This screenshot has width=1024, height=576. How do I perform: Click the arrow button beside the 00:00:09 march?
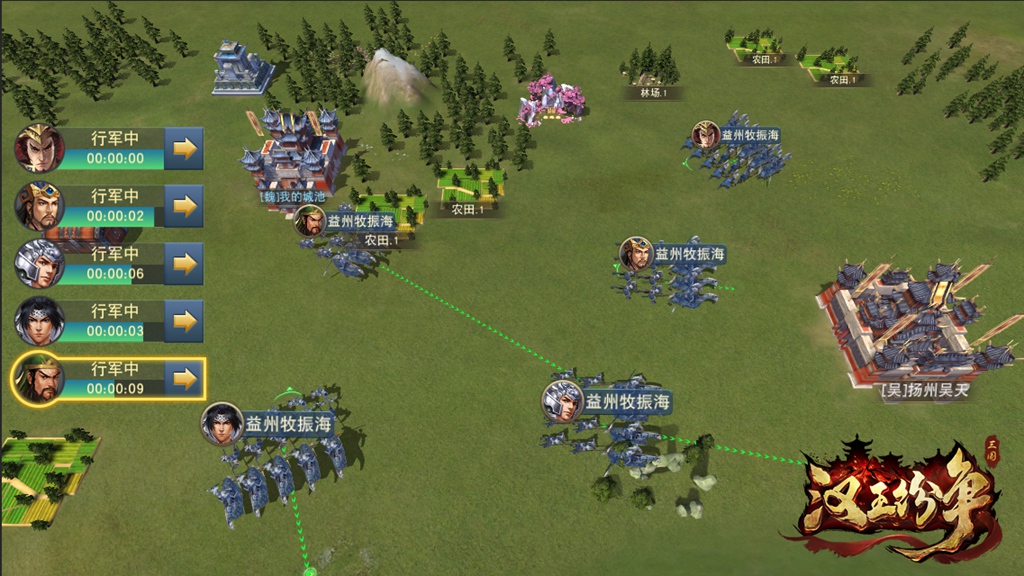pyautogui.click(x=183, y=379)
